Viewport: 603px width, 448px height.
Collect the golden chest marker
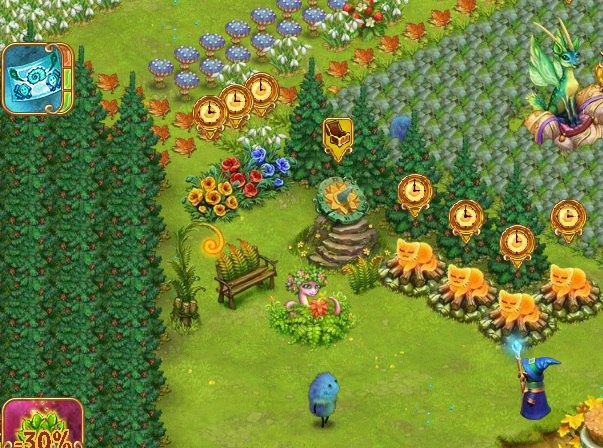337,137
